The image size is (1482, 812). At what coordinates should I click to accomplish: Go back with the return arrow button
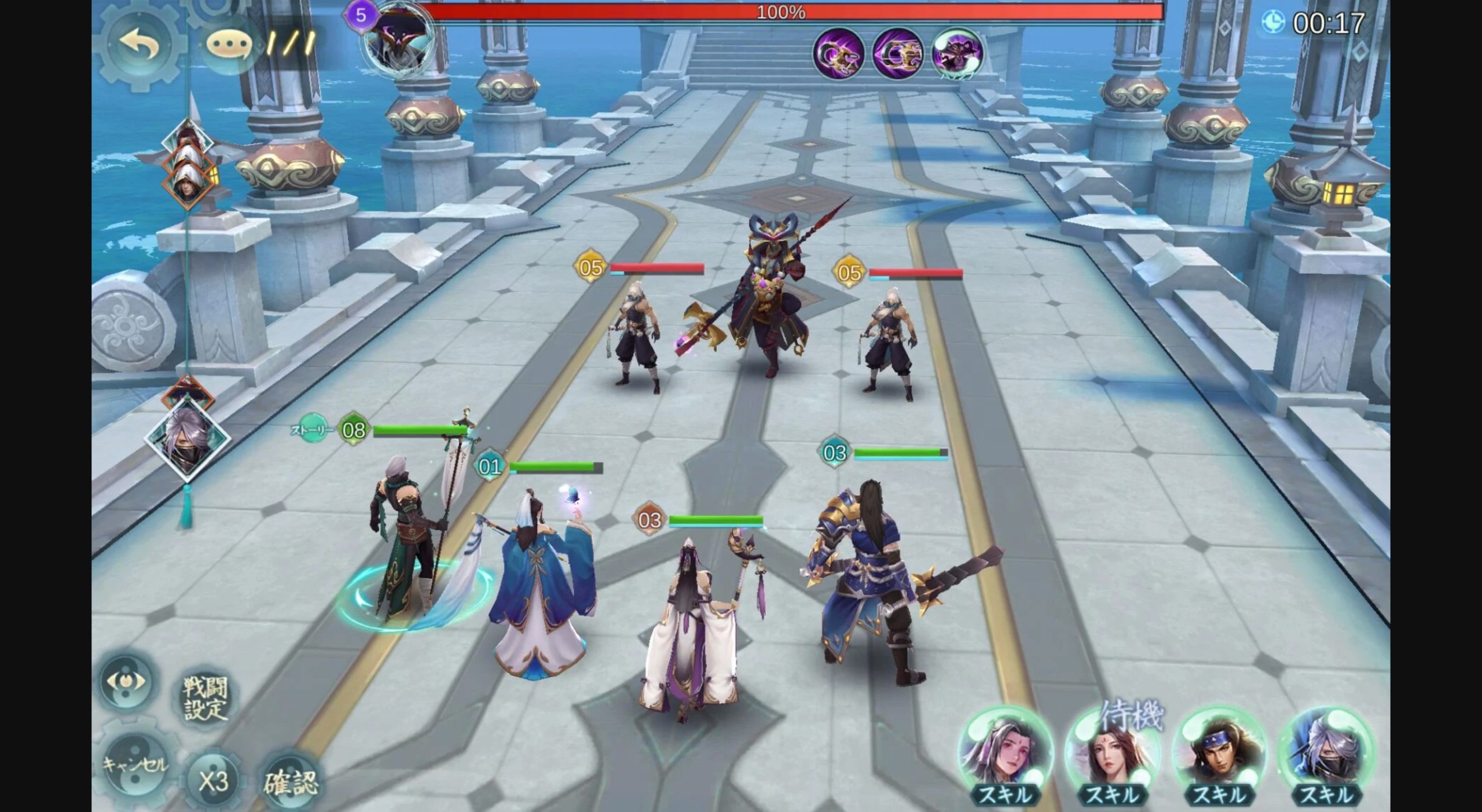click(140, 43)
